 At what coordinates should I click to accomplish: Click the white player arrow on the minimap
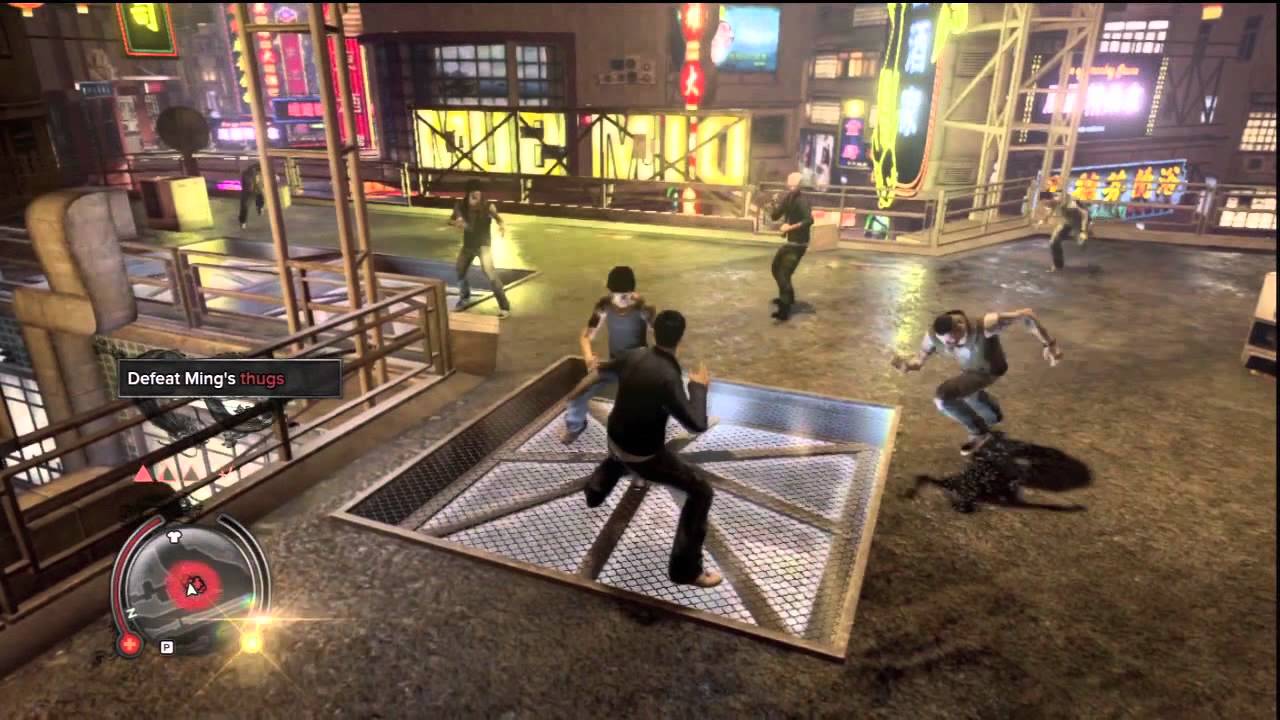(190, 589)
